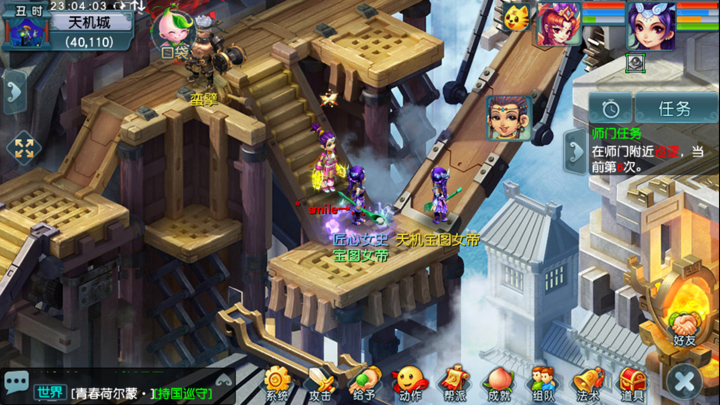
Task: Select the yellow cat pet portrait
Action: coord(517,16)
